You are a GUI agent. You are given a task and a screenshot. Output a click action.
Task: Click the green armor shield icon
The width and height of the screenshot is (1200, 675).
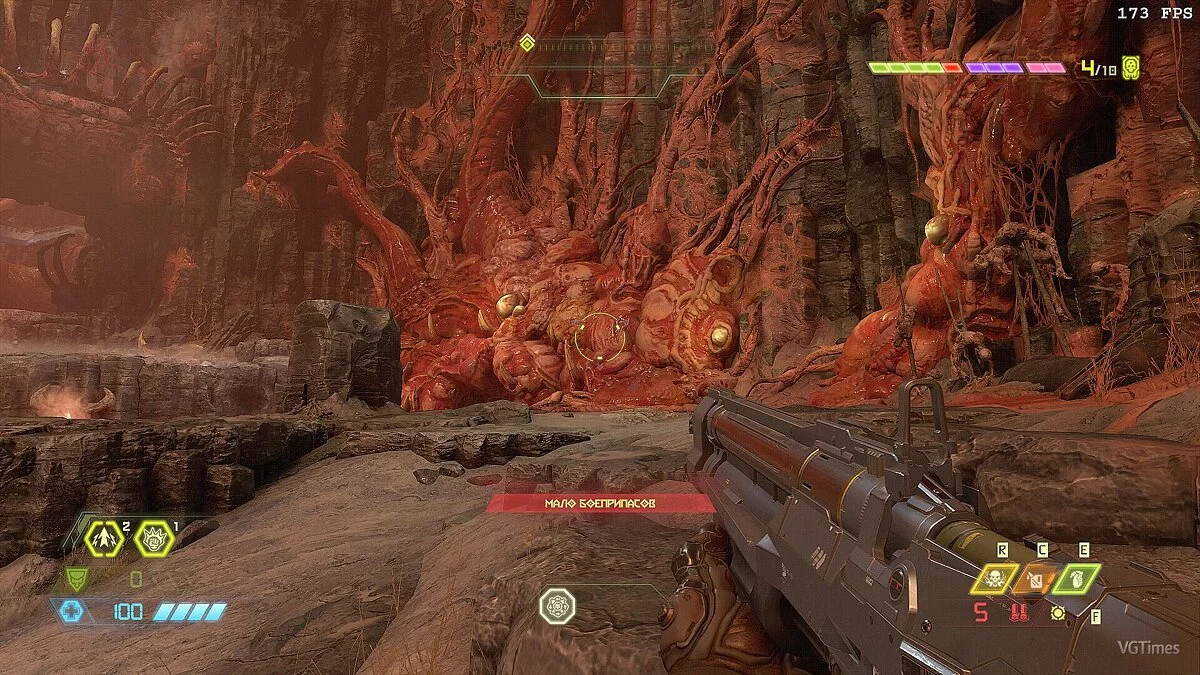coord(76,578)
